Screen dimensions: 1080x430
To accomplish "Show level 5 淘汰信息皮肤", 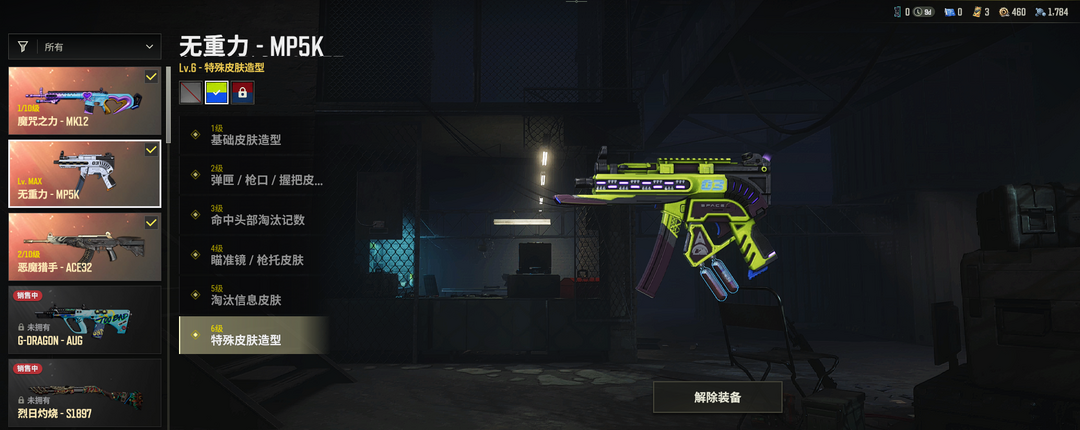I will pyautogui.click(x=253, y=295).
